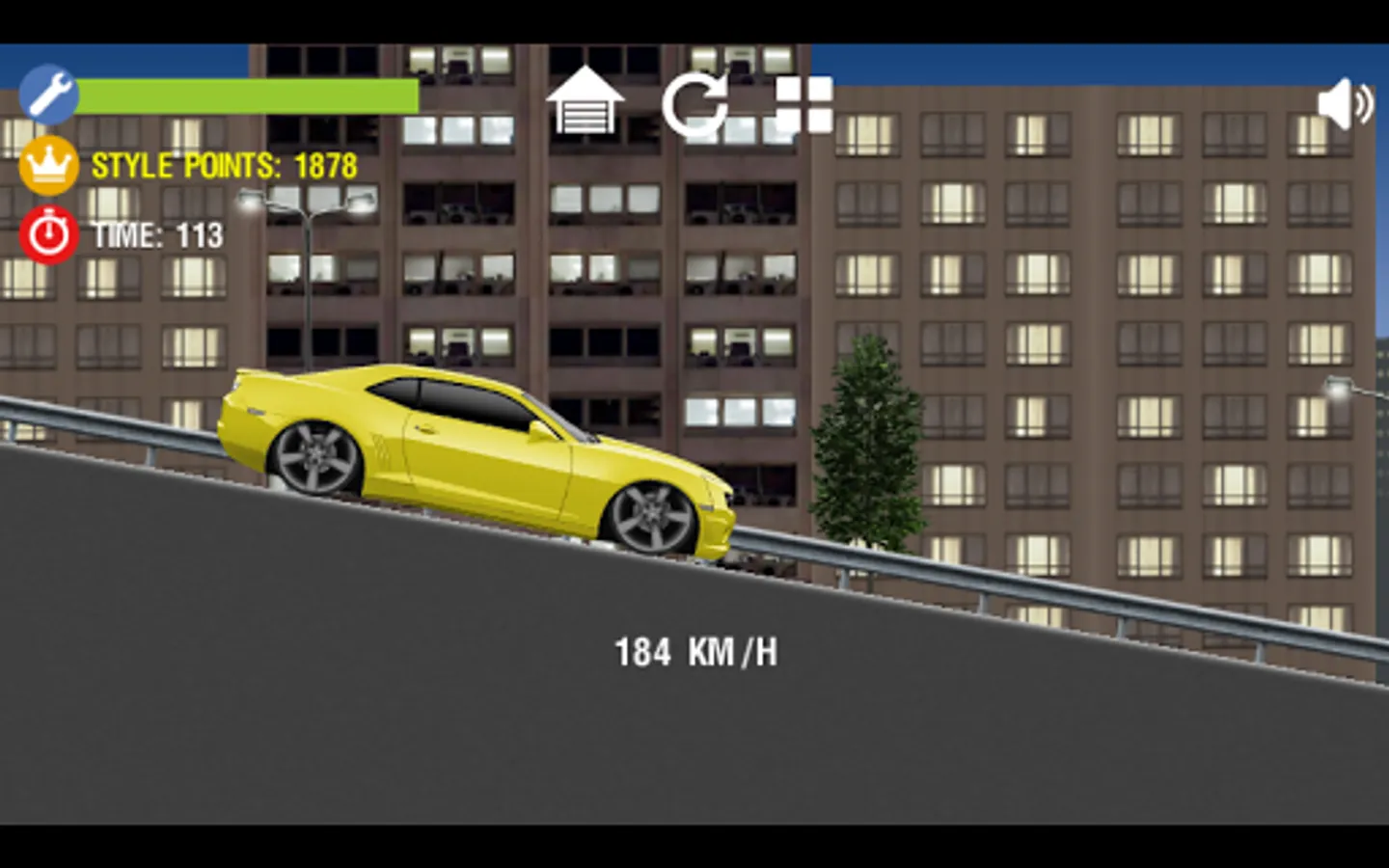Restart the level with the circular arrow
Viewport: 1389px width, 868px height.
pos(695,104)
